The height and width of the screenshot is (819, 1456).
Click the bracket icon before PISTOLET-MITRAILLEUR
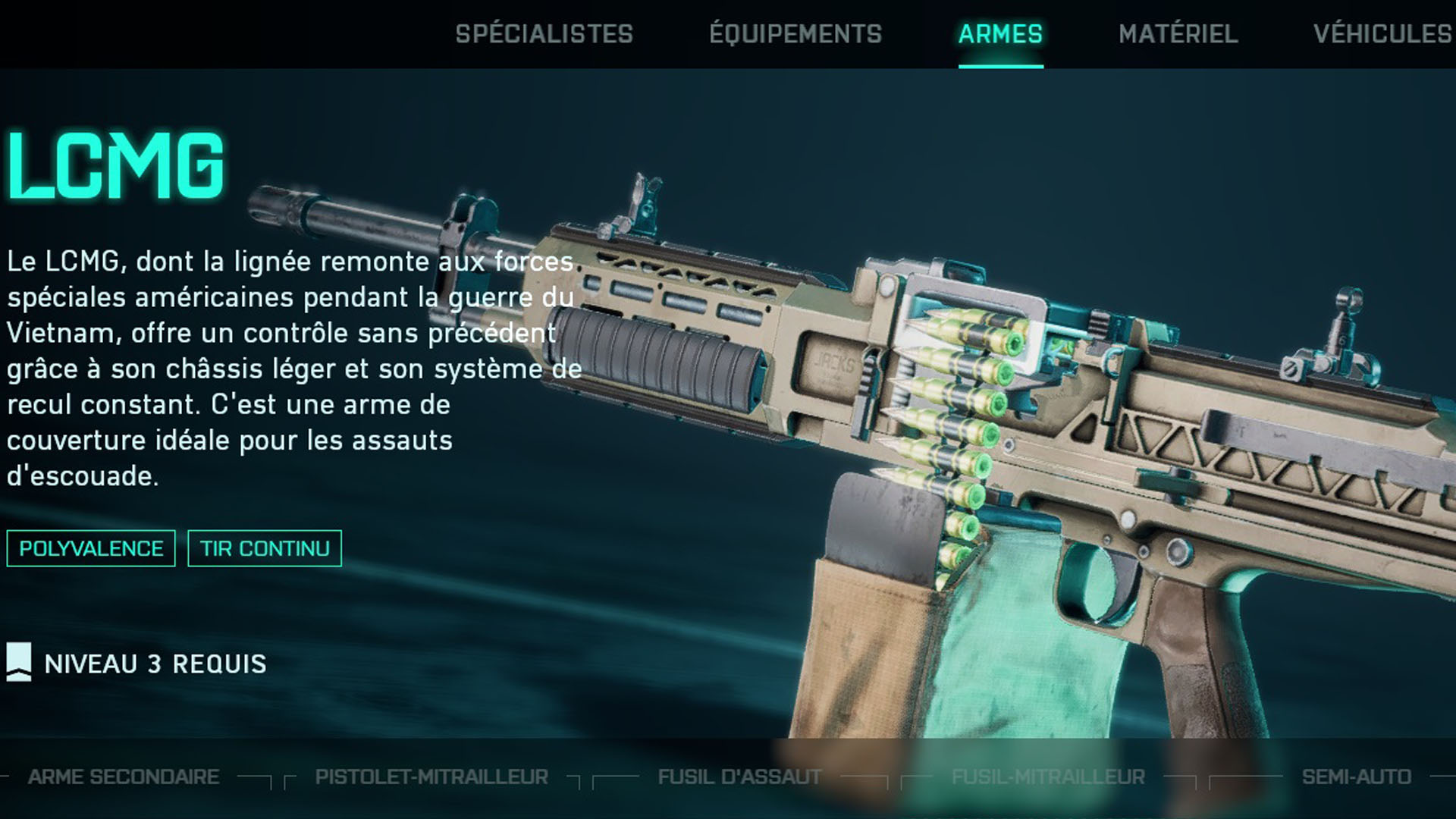pyautogui.click(x=290, y=777)
